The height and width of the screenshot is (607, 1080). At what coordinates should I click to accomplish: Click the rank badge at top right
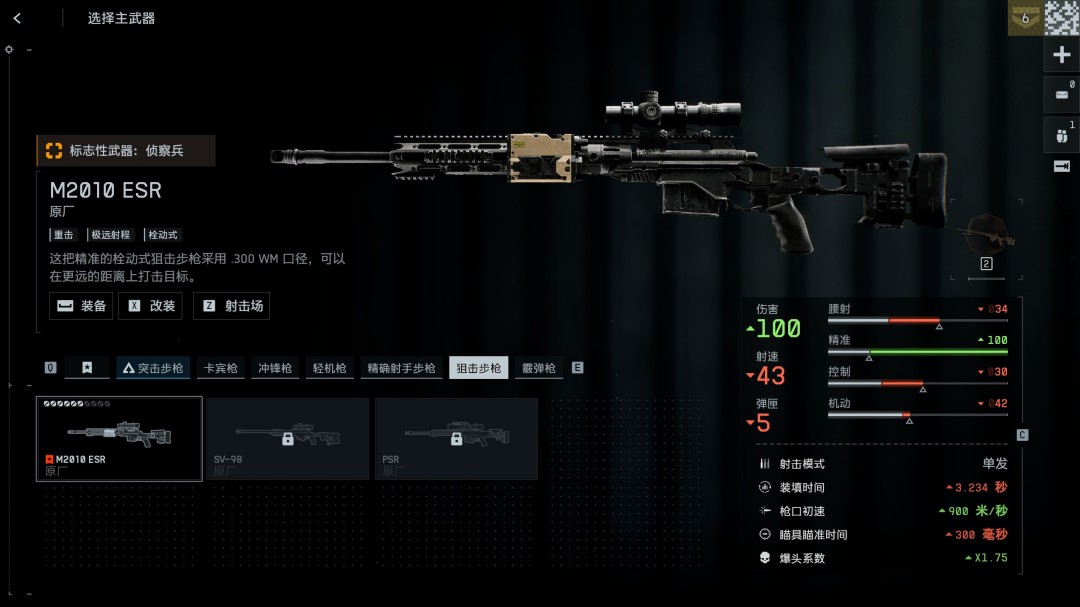tap(1024, 18)
